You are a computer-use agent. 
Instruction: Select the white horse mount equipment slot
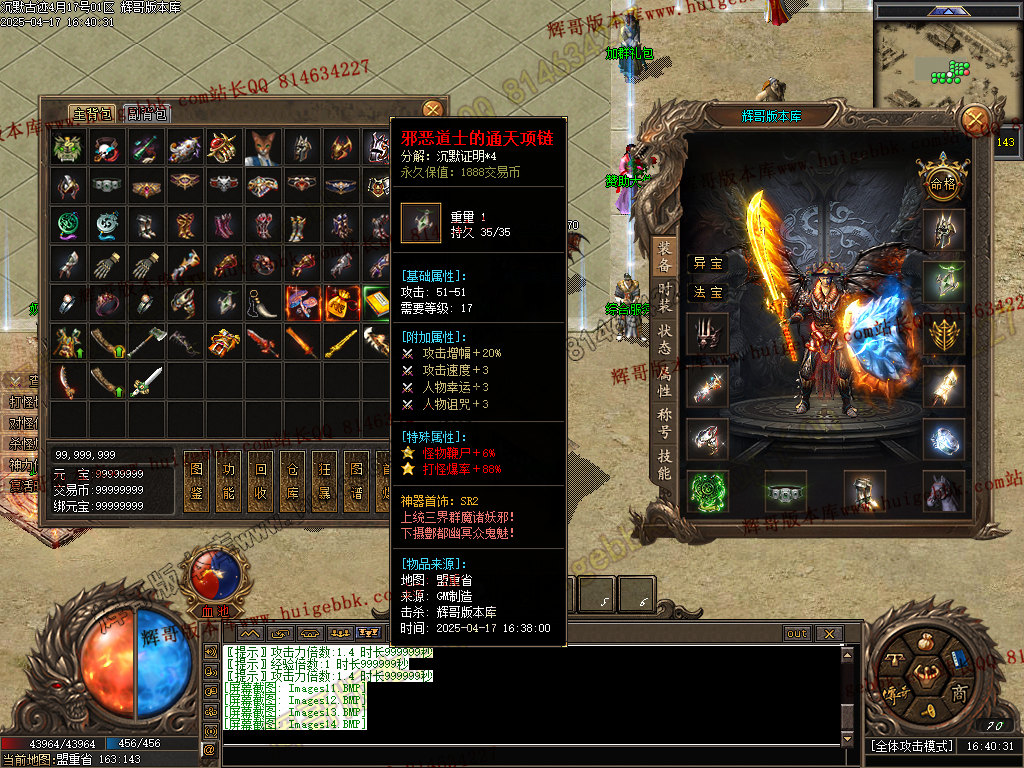pyautogui.click(x=944, y=490)
